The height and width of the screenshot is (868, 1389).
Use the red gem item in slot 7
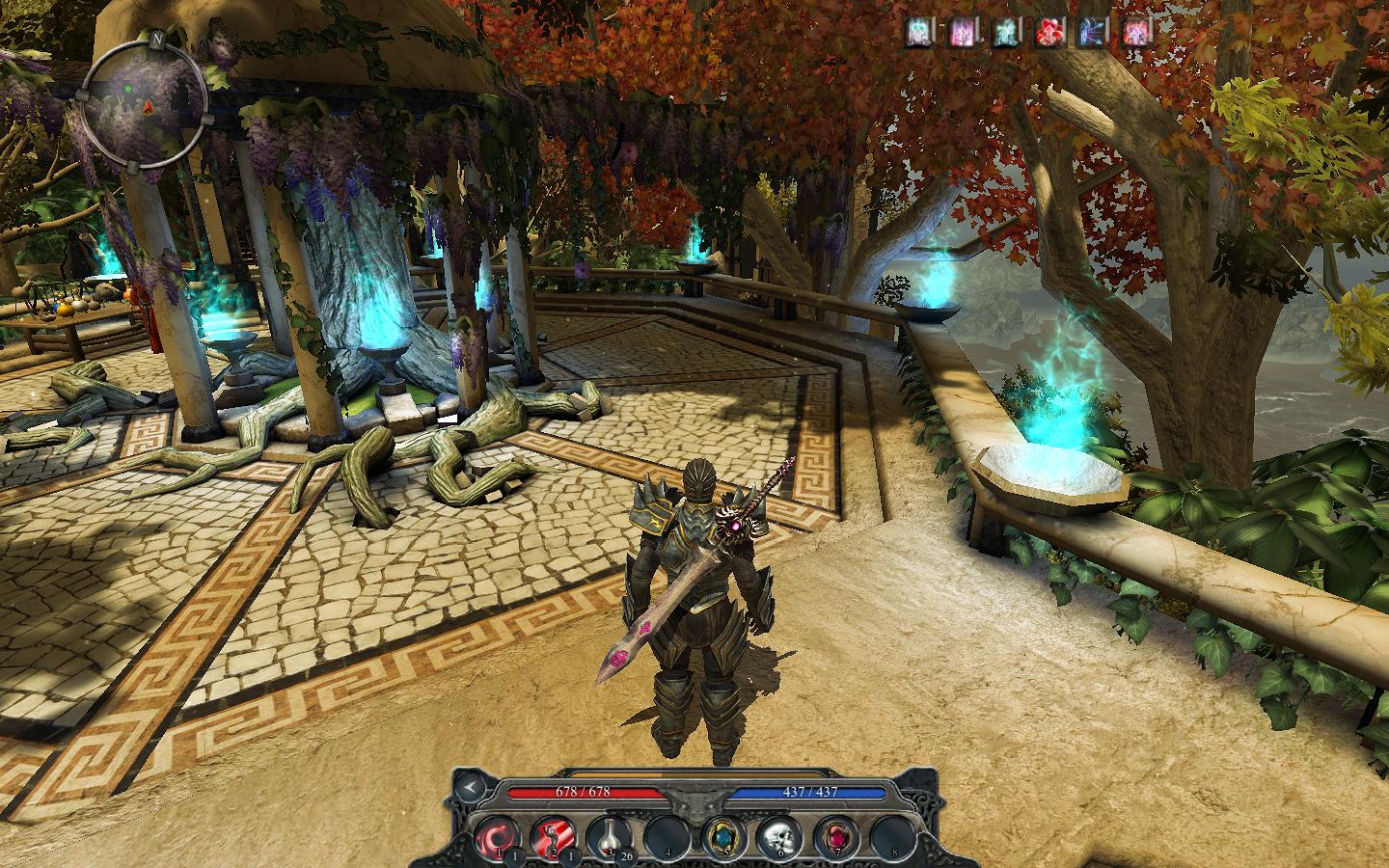point(832,836)
